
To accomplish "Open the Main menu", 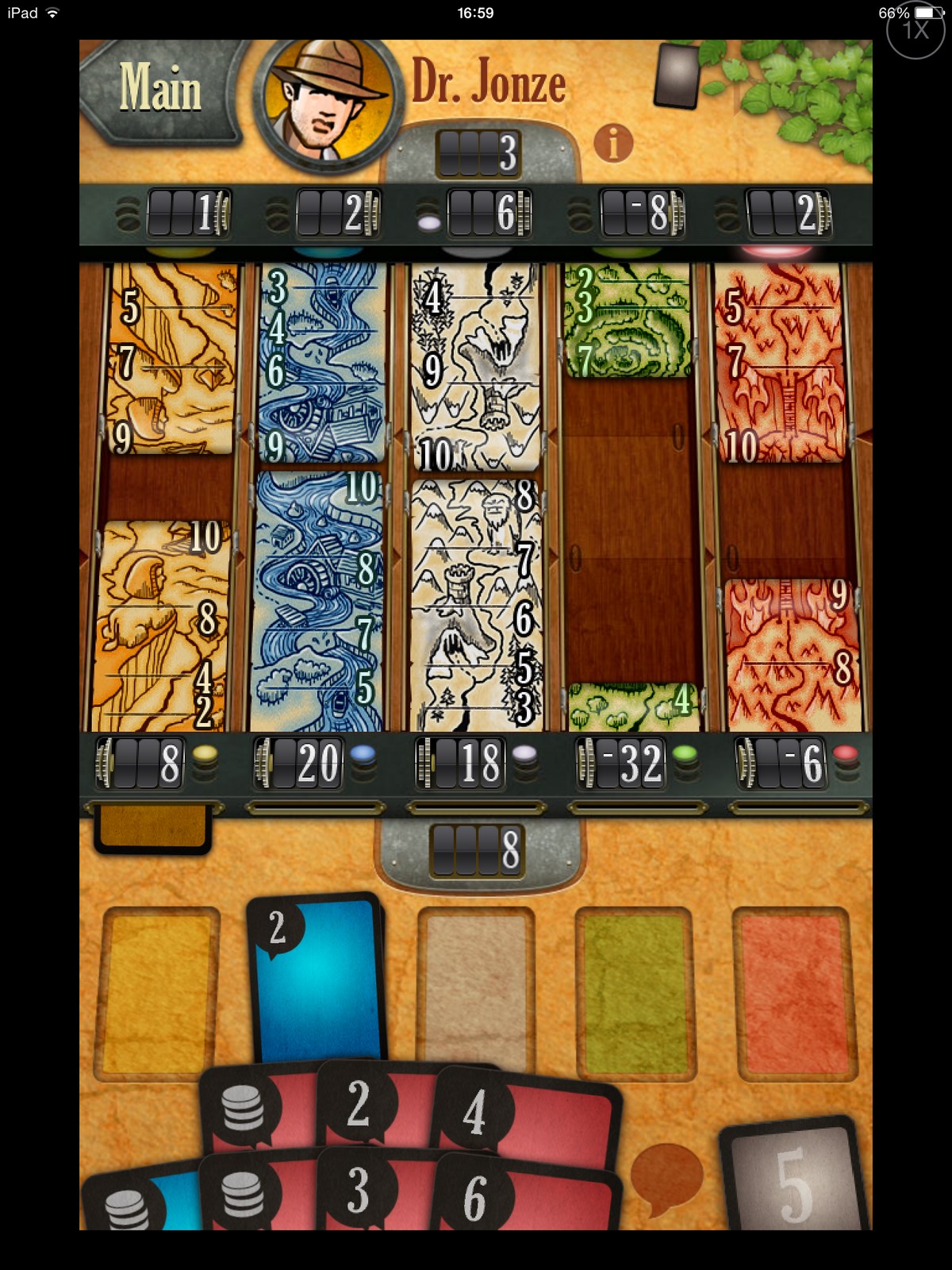I will click(x=159, y=89).
